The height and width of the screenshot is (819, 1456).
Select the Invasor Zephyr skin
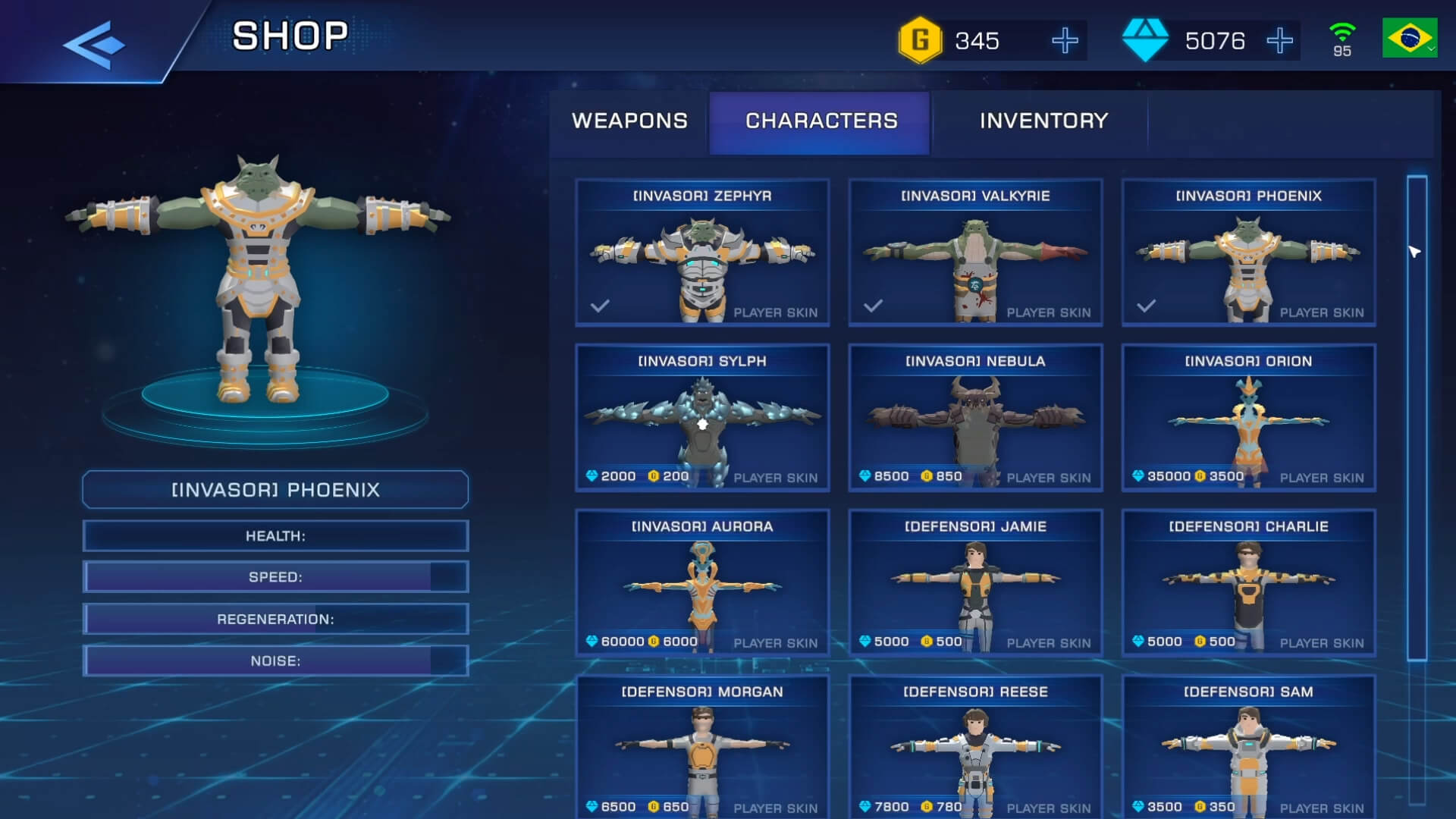pyautogui.click(x=702, y=253)
